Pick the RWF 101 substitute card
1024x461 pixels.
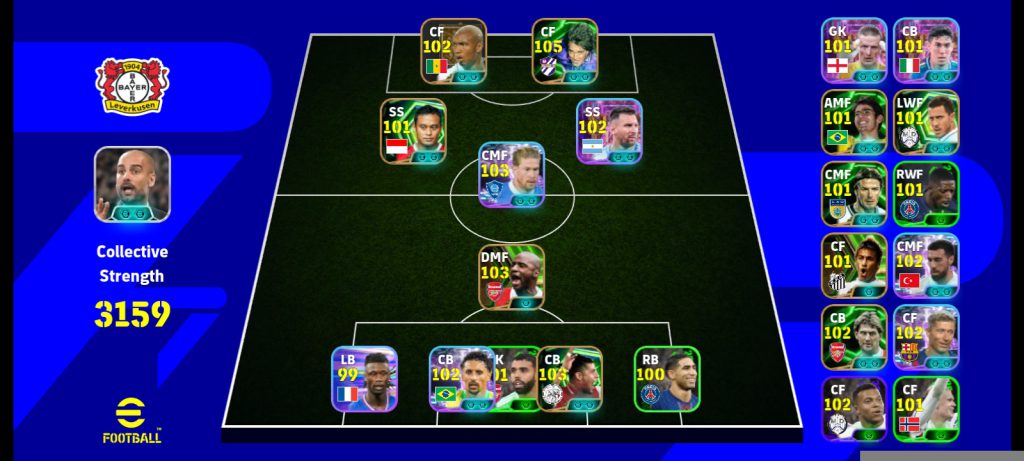(926, 194)
